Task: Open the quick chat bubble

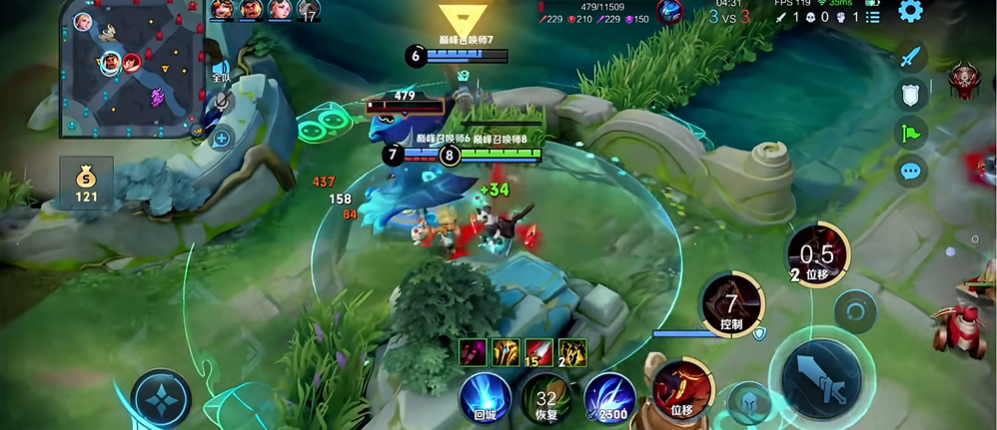Action: pyautogui.click(x=909, y=170)
